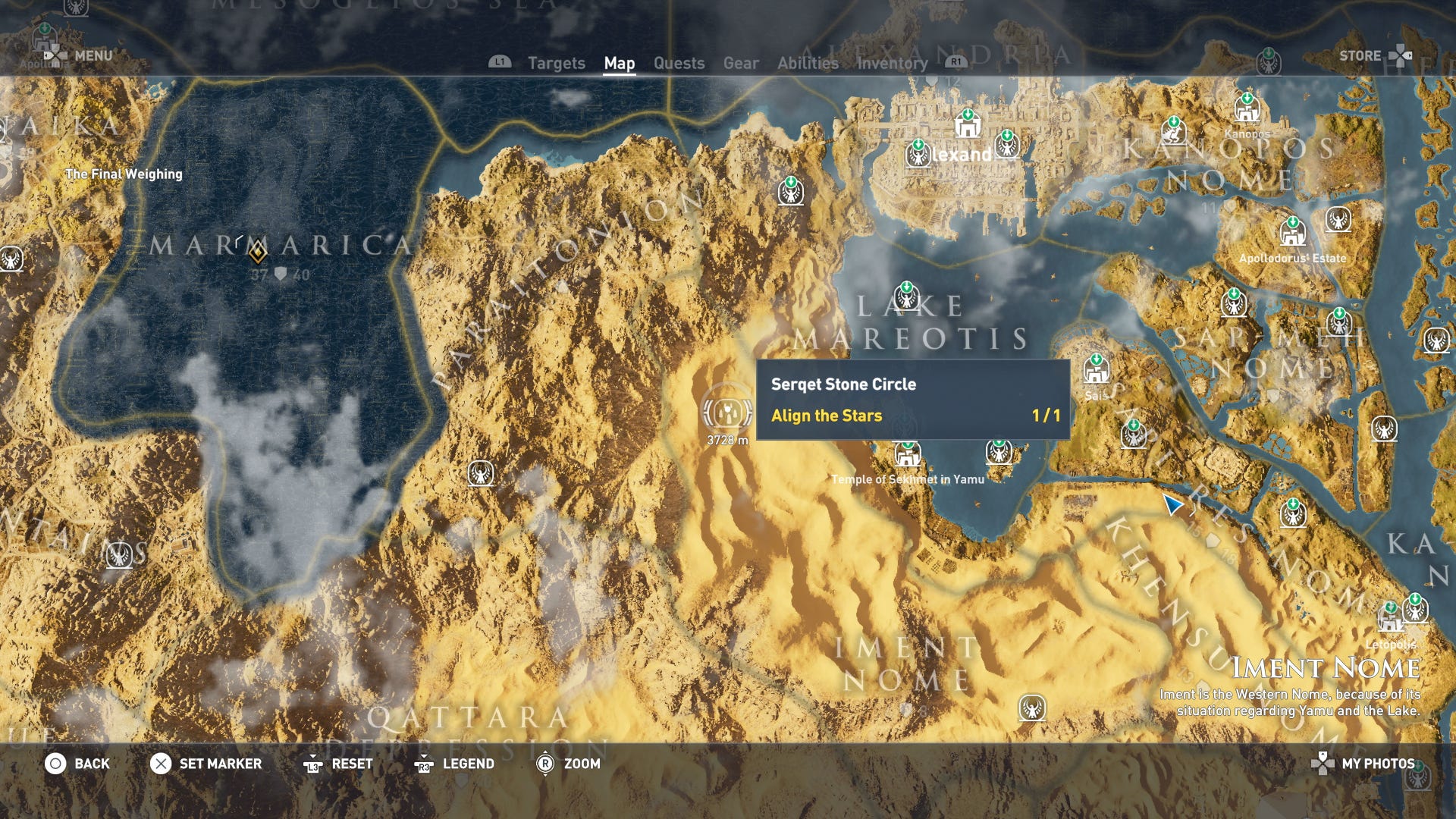Go to the Gear tab

point(740,63)
